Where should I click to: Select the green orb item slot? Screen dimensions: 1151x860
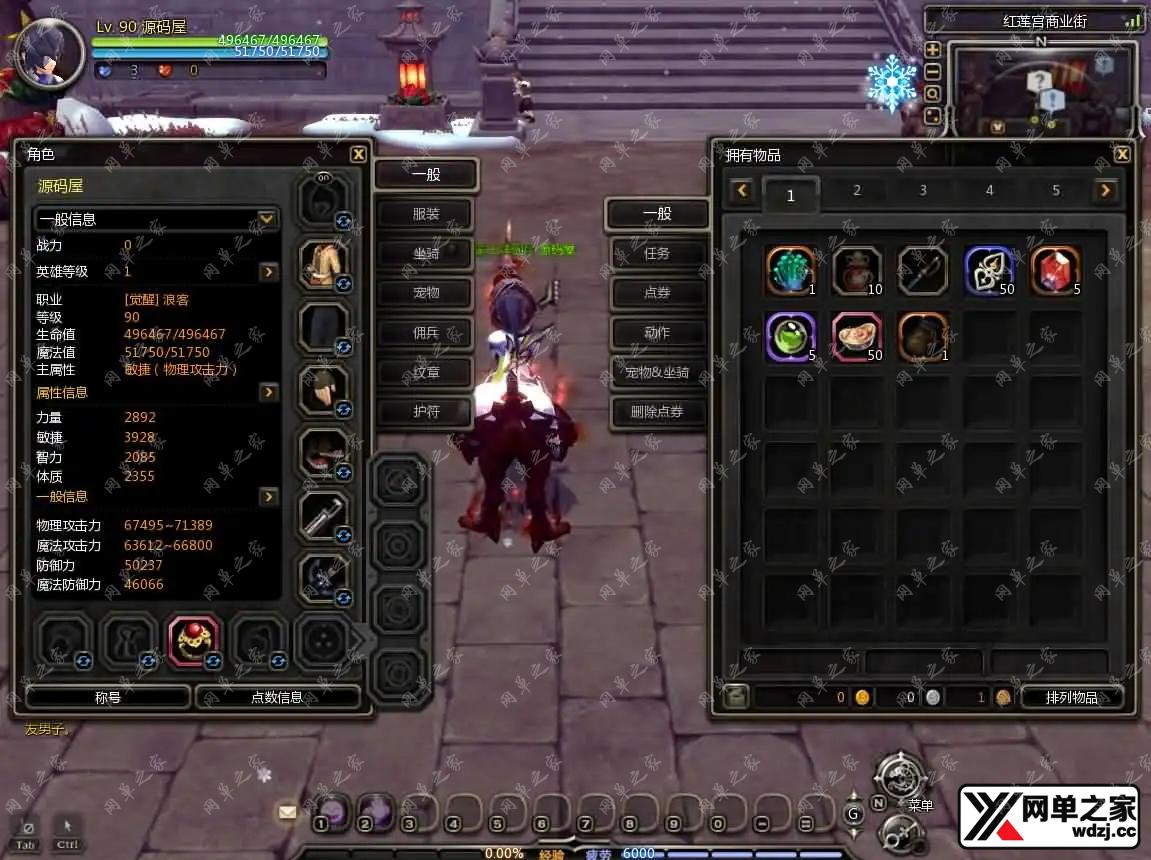(x=791, y=336)
